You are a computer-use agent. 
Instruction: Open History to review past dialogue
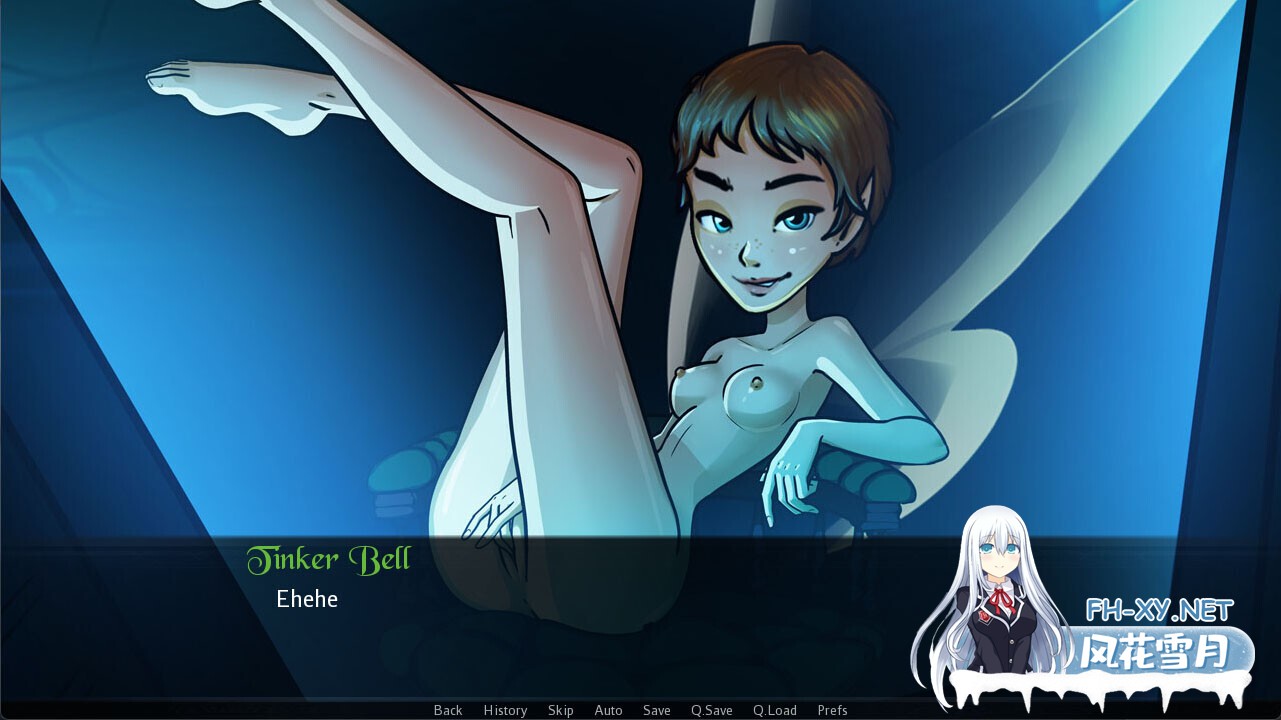coord(505,710)
